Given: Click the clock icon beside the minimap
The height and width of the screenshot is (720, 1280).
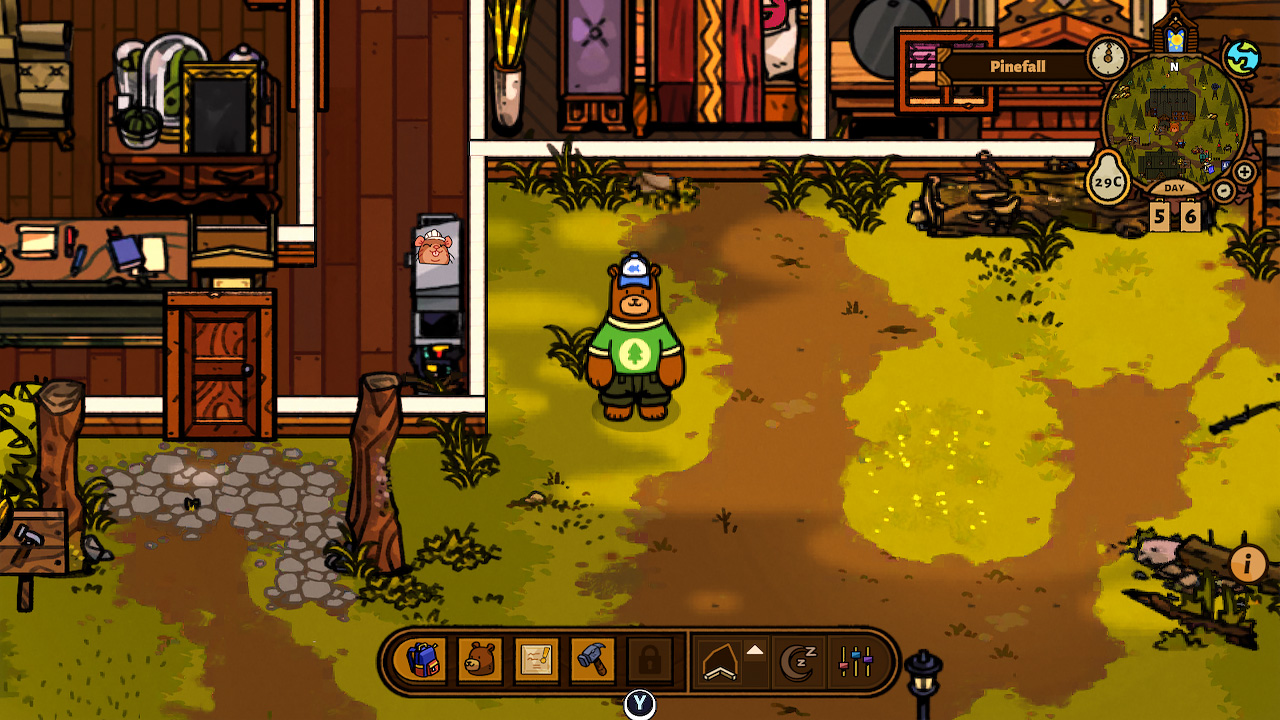Looking at the screenshot, I should pos(1106,59).
